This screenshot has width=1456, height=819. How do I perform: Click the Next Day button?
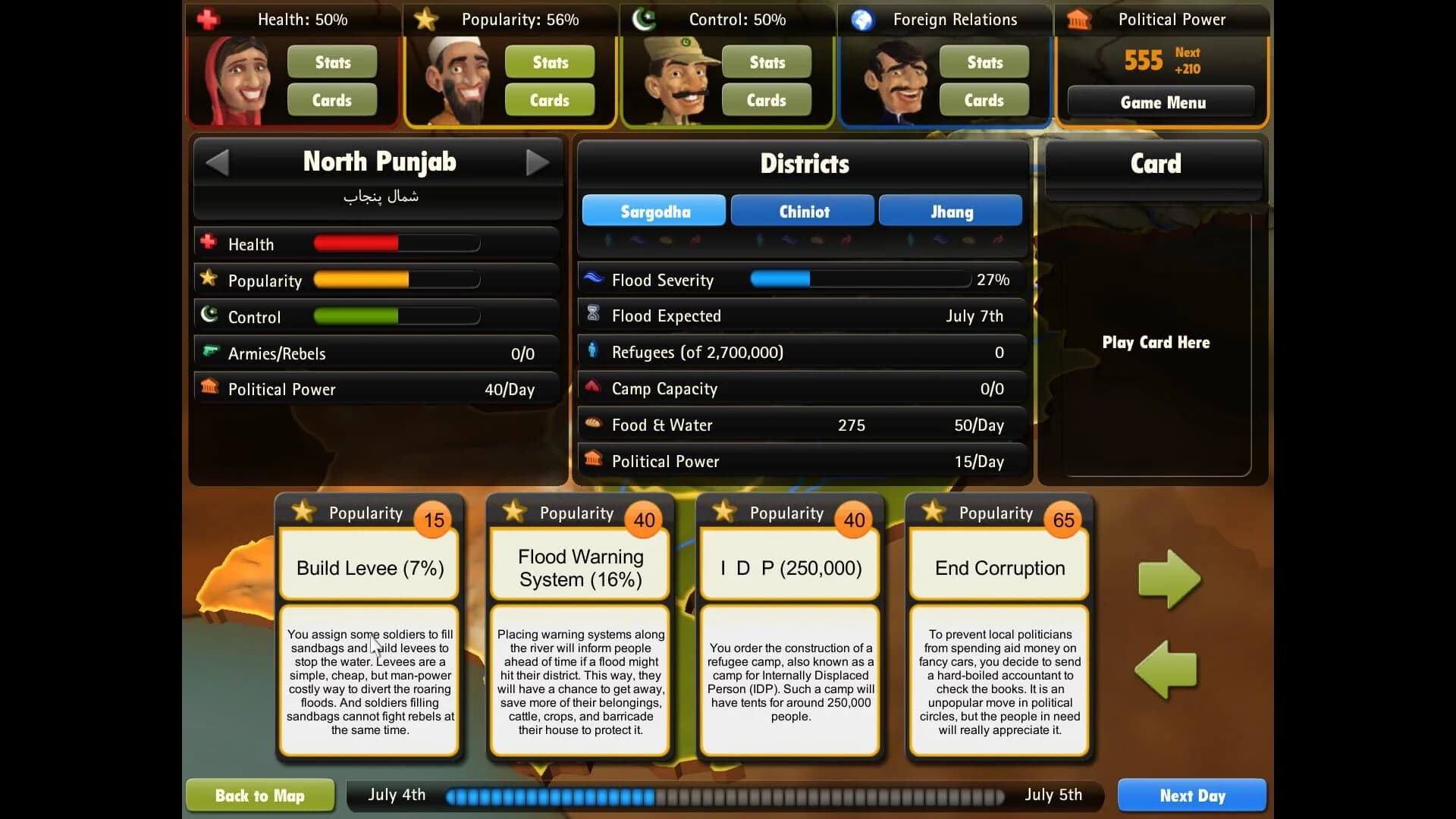pos(1191,795)
